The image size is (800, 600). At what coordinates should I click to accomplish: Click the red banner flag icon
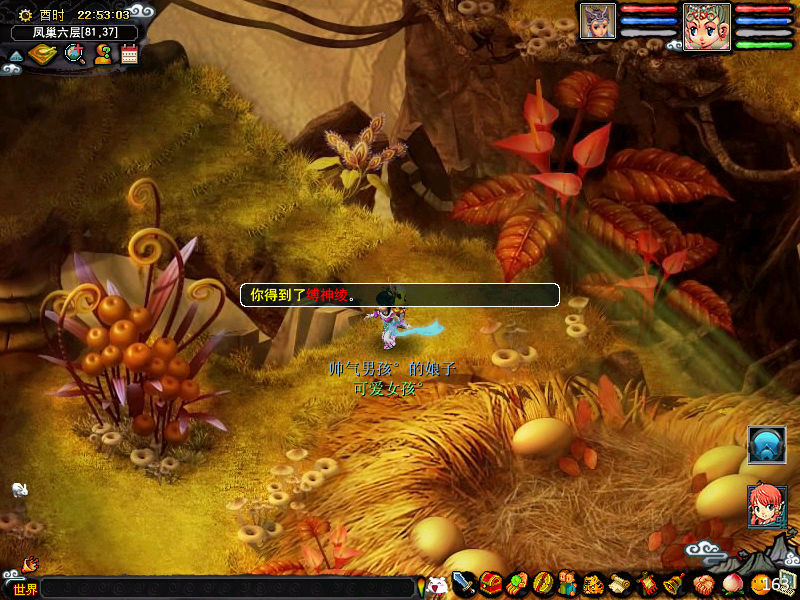[646, 583]
